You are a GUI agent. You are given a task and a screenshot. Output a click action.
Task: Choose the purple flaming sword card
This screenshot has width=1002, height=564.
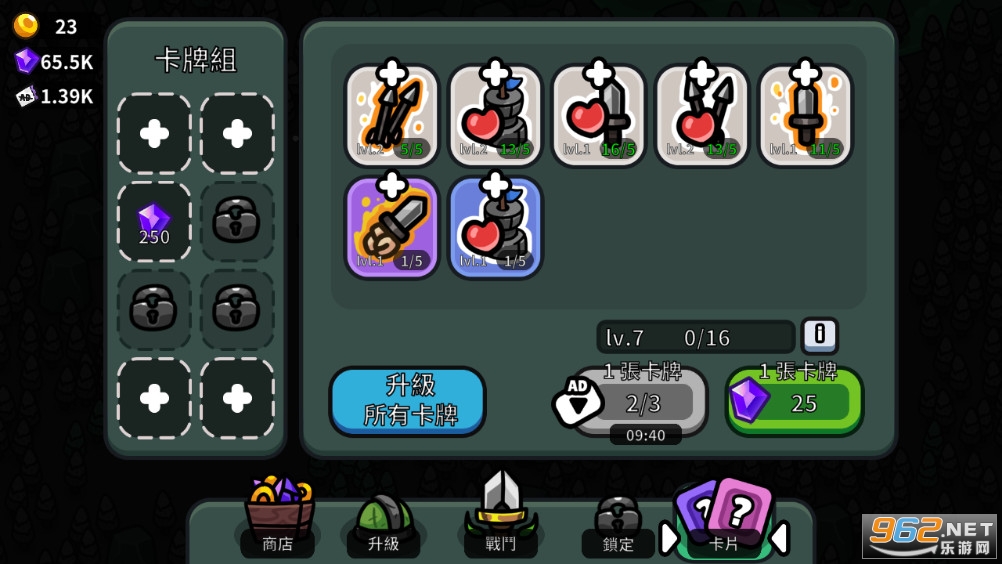392,227
